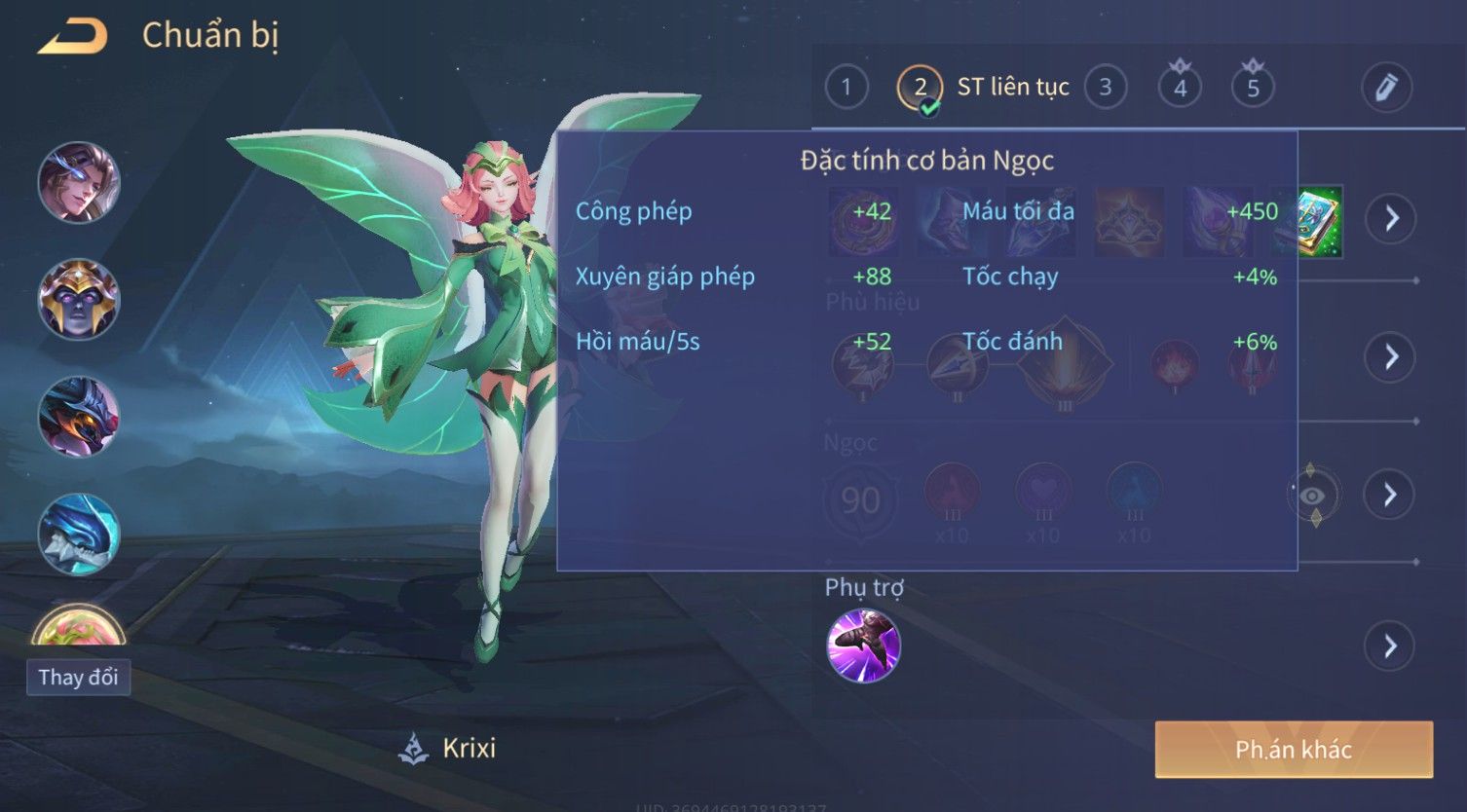Select the blue creature hero portrait
Screen dimensions: 1467x812
click(x=78, y=534)
